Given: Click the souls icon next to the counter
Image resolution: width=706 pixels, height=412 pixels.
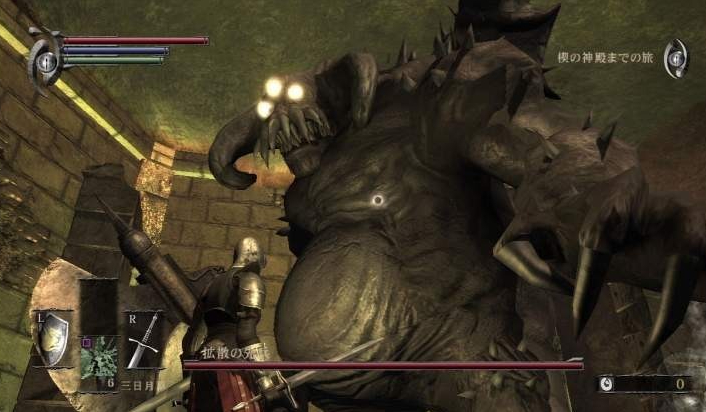Looking at the screenshot, I should [x=606, y=383].
